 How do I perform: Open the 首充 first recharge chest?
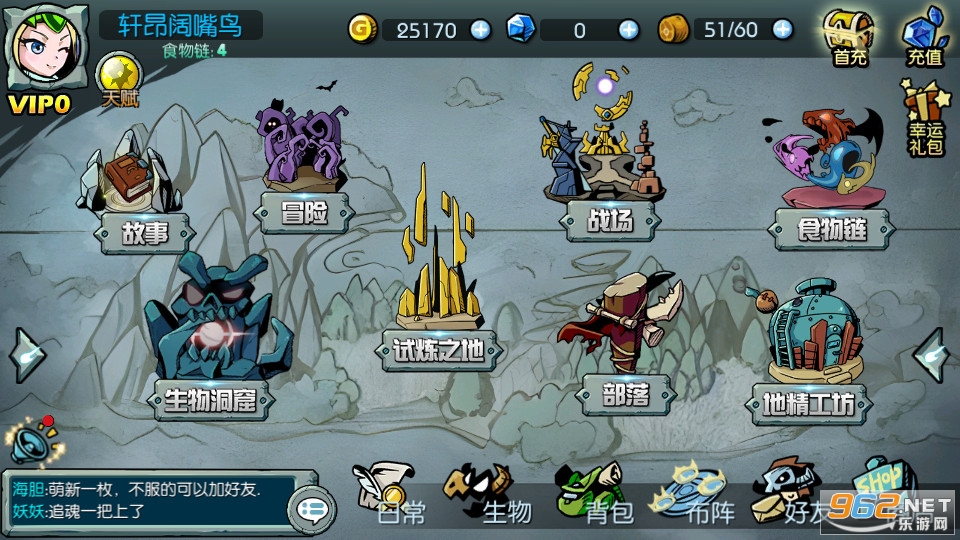(850, 39)
